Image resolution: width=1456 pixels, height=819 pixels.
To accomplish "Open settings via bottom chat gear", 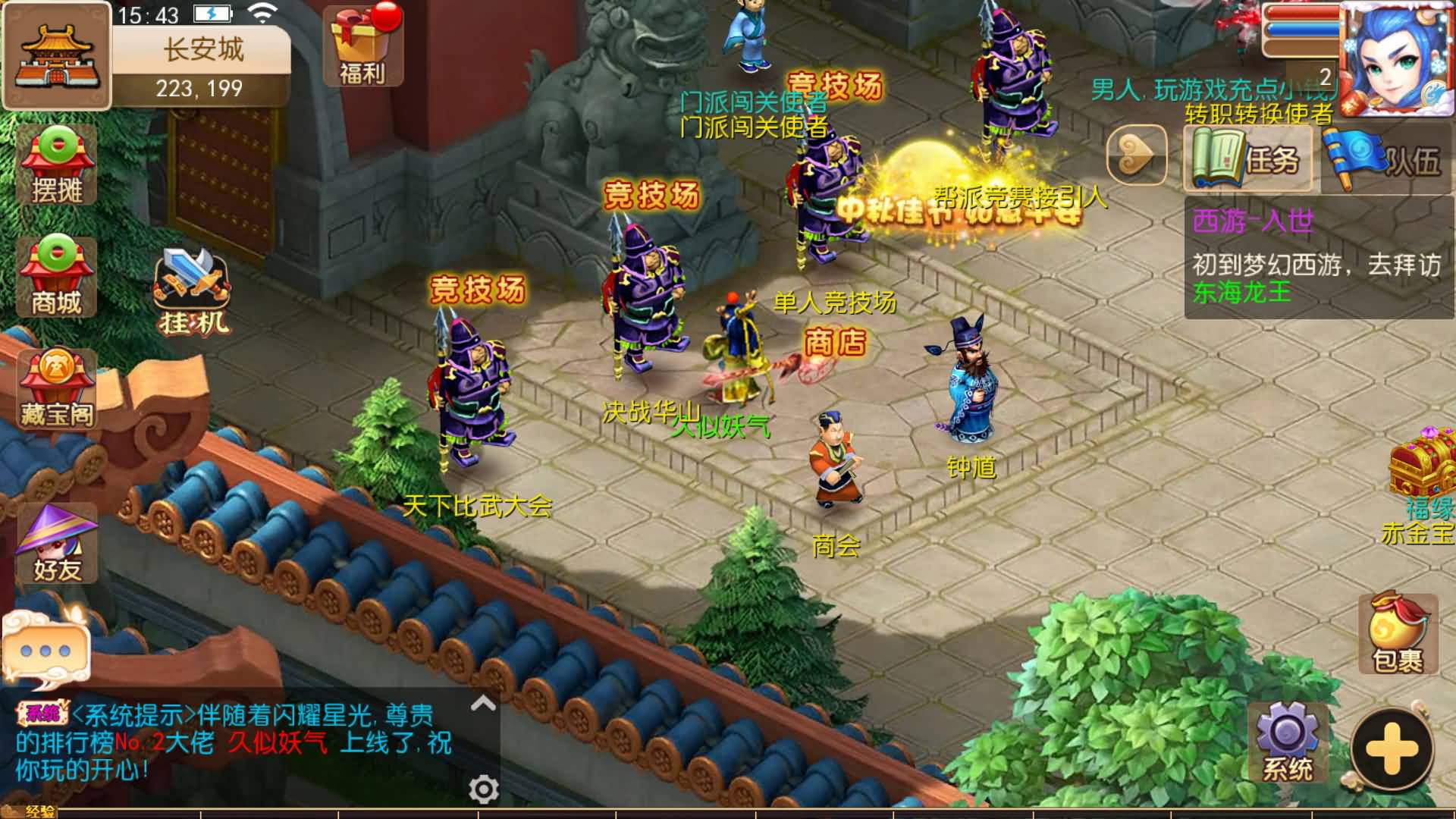I will click(483, 789).
